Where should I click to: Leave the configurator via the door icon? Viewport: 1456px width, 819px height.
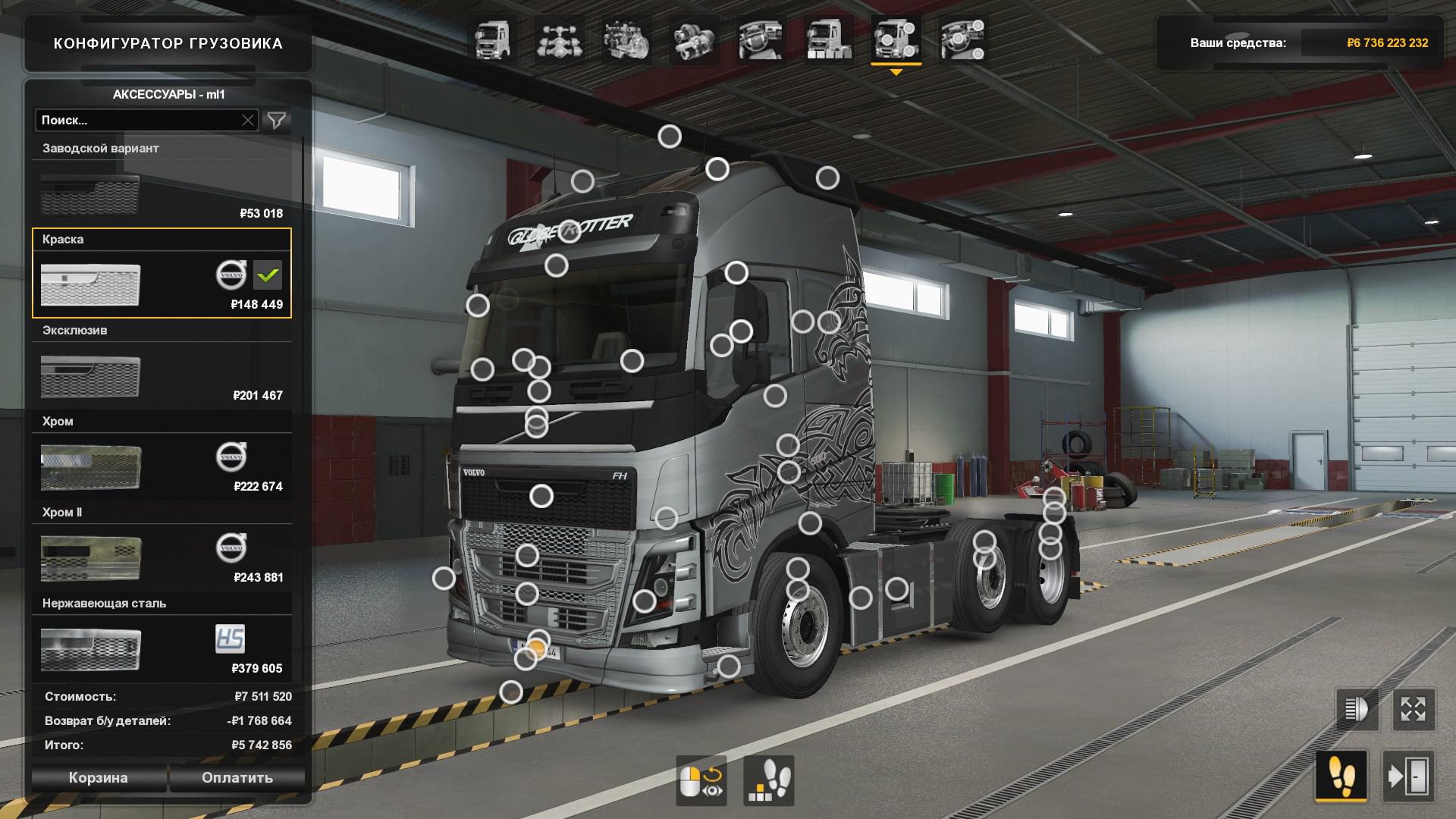(x=1408, y=777)
